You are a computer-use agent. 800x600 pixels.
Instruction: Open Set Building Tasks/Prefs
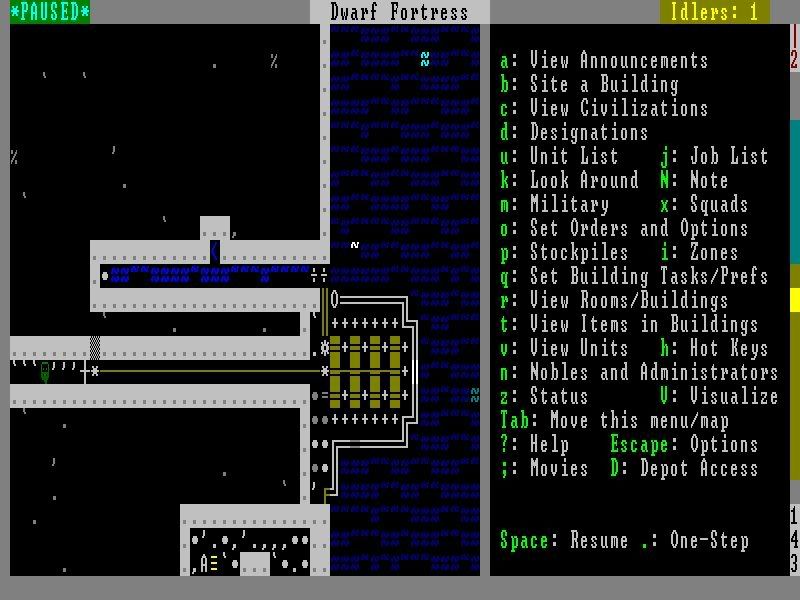coord(634,277)
